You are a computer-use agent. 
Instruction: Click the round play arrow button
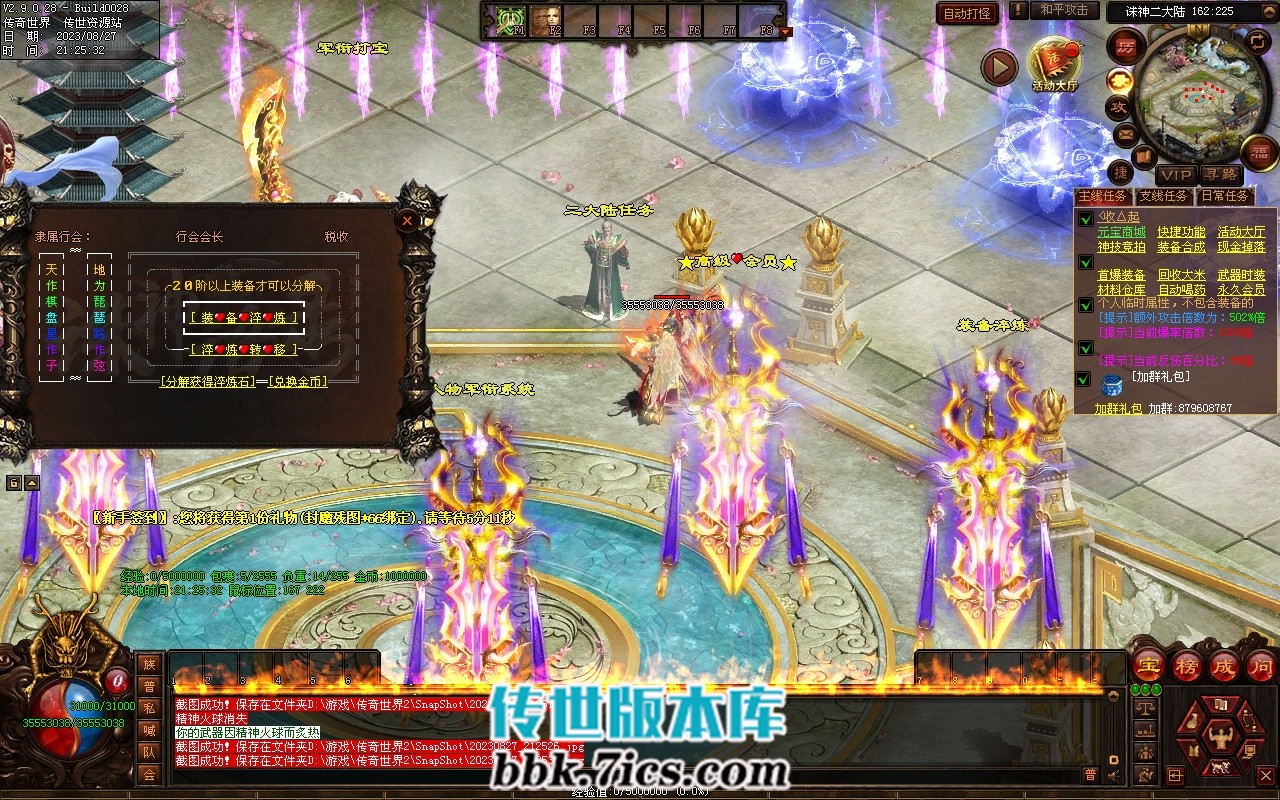coord(998,67)
